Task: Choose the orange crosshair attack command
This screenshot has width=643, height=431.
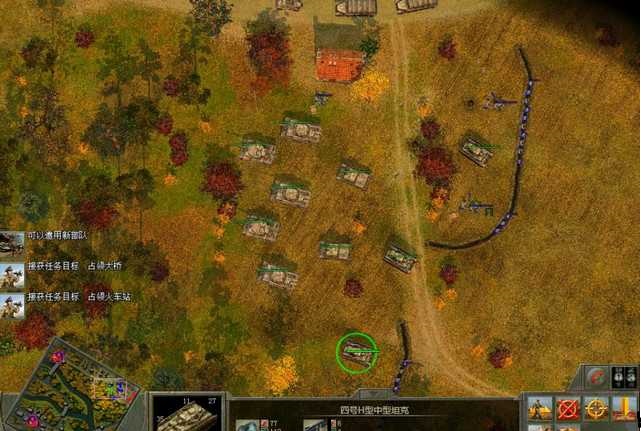Action: click(x=596, y=409)
